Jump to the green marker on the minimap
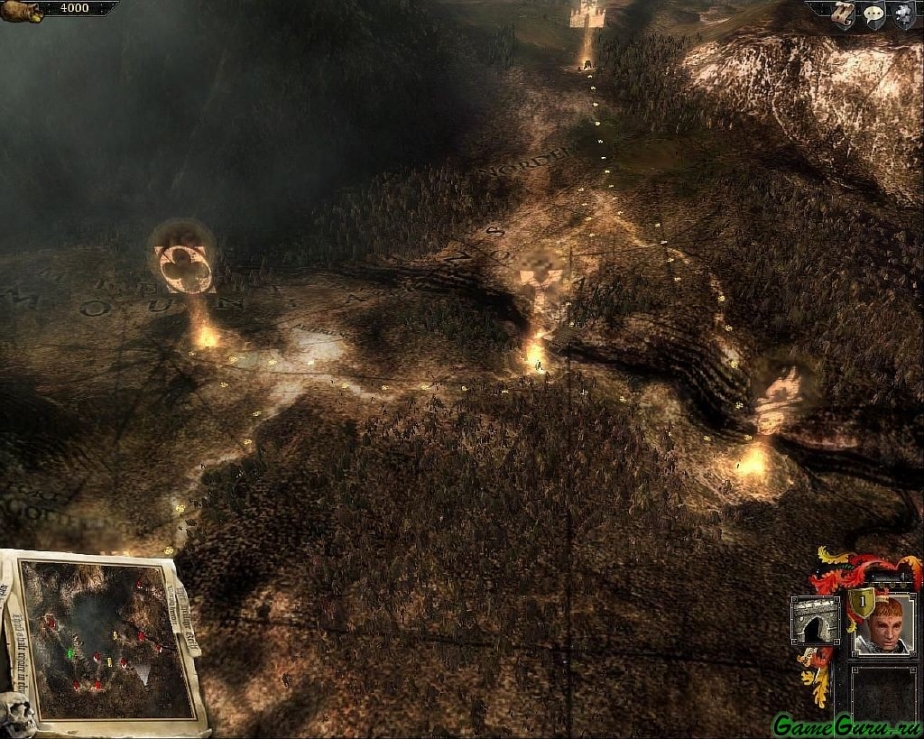The width and height of the screenshot is (924, 739). point(71,653)
